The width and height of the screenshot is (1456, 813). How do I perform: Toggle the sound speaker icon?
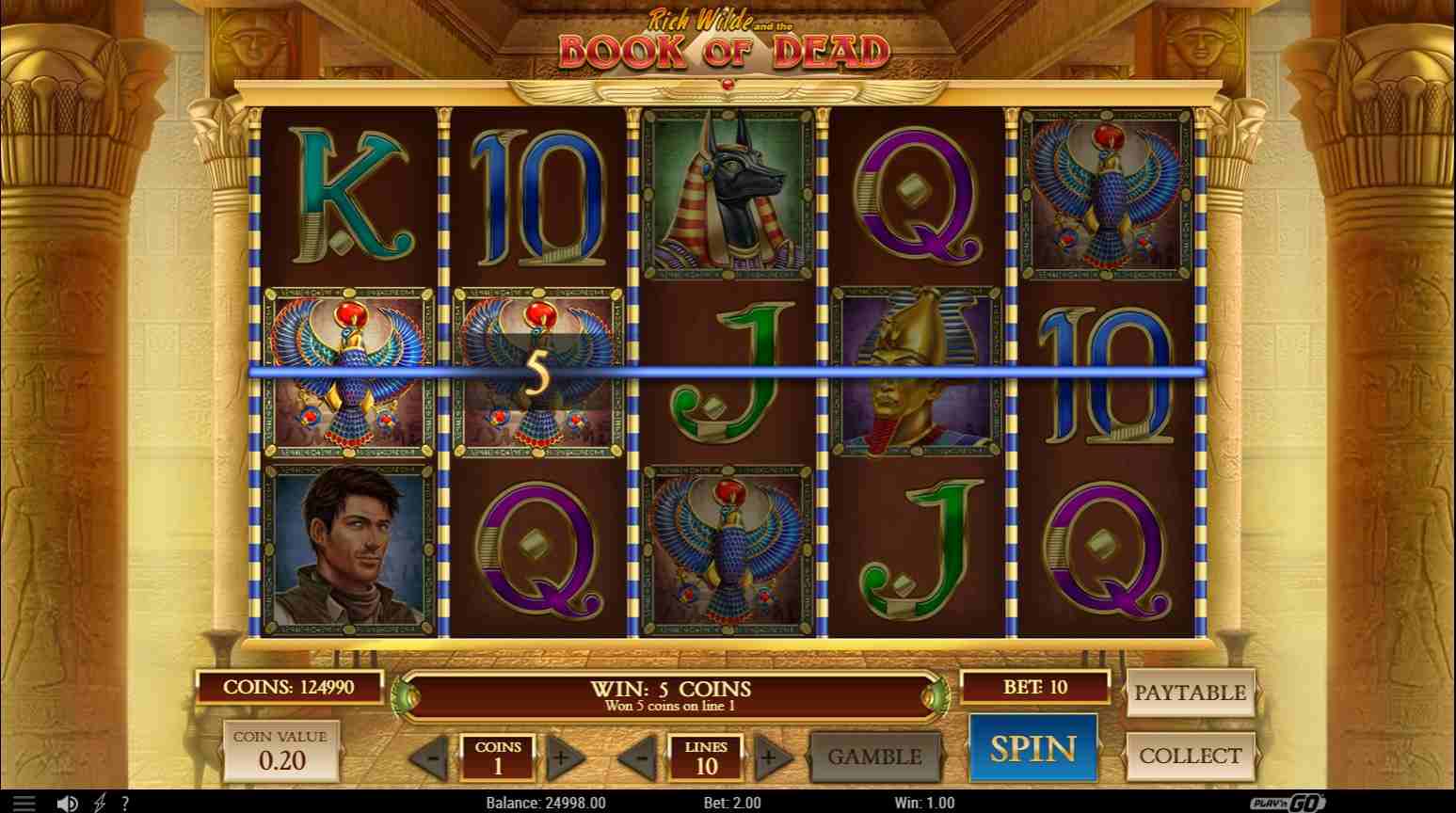67,804
